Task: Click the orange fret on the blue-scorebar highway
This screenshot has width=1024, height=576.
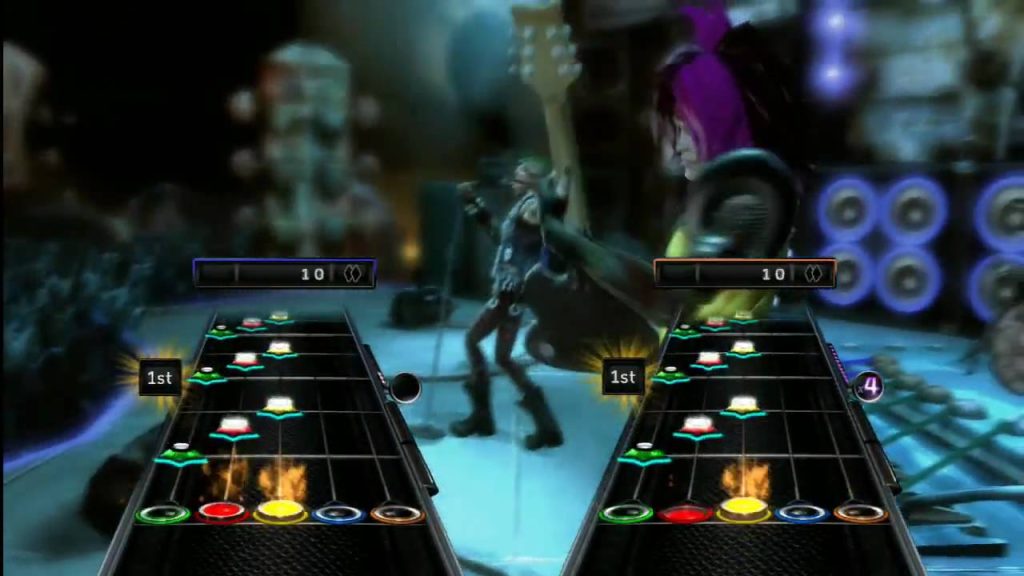Action: pos(398,514)
